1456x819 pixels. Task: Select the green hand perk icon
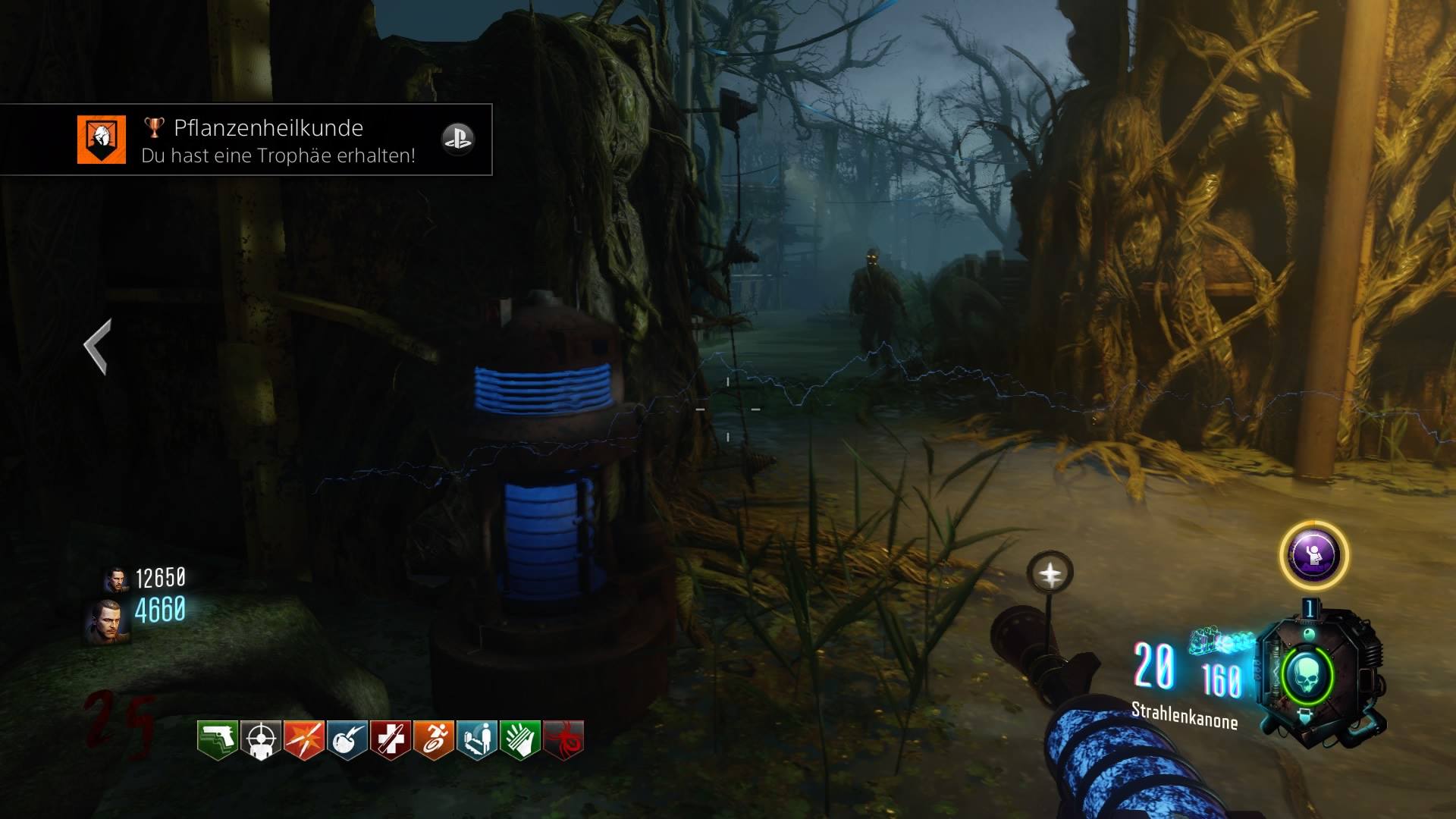[519, 739]
